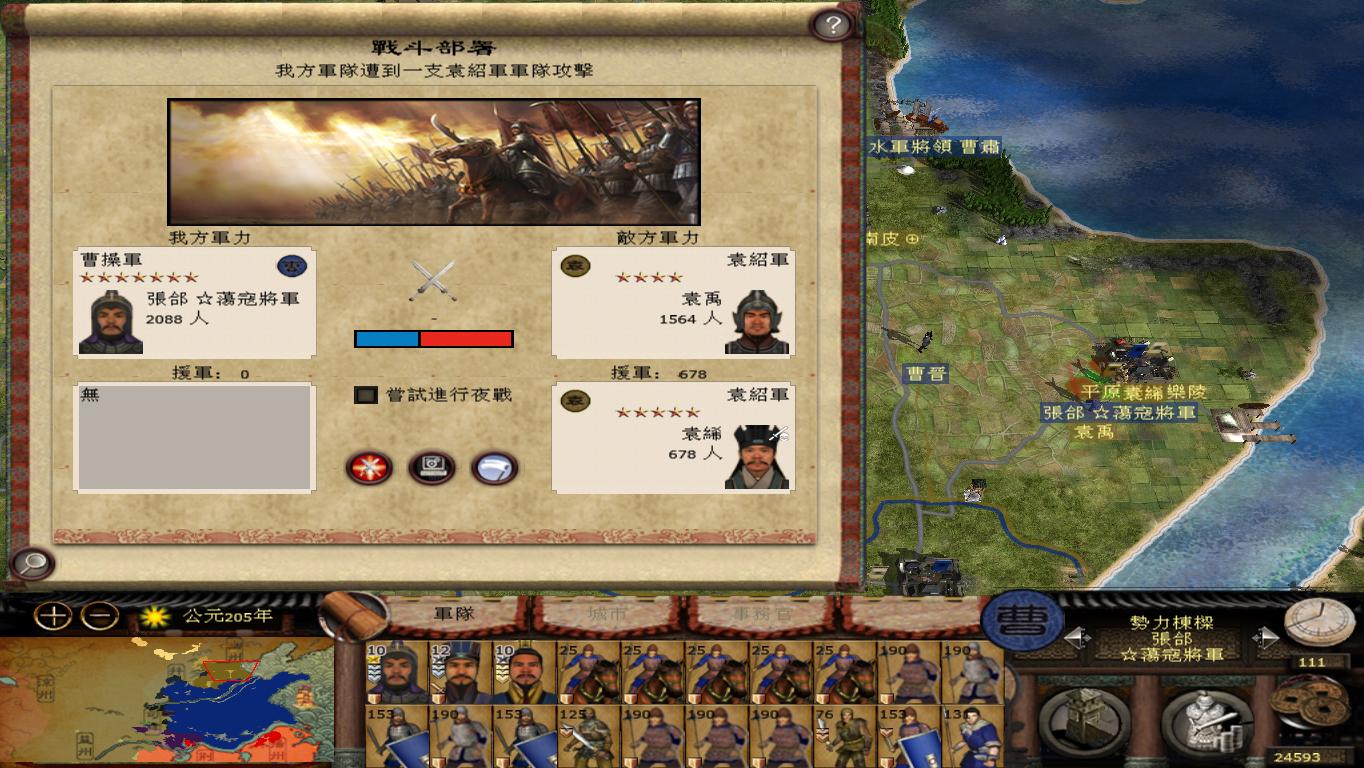The width and height of the screenshot is (1364, 768).
Task: Enable the 嘗試進行夜戰 night battle checkbox
Action: 364,395
